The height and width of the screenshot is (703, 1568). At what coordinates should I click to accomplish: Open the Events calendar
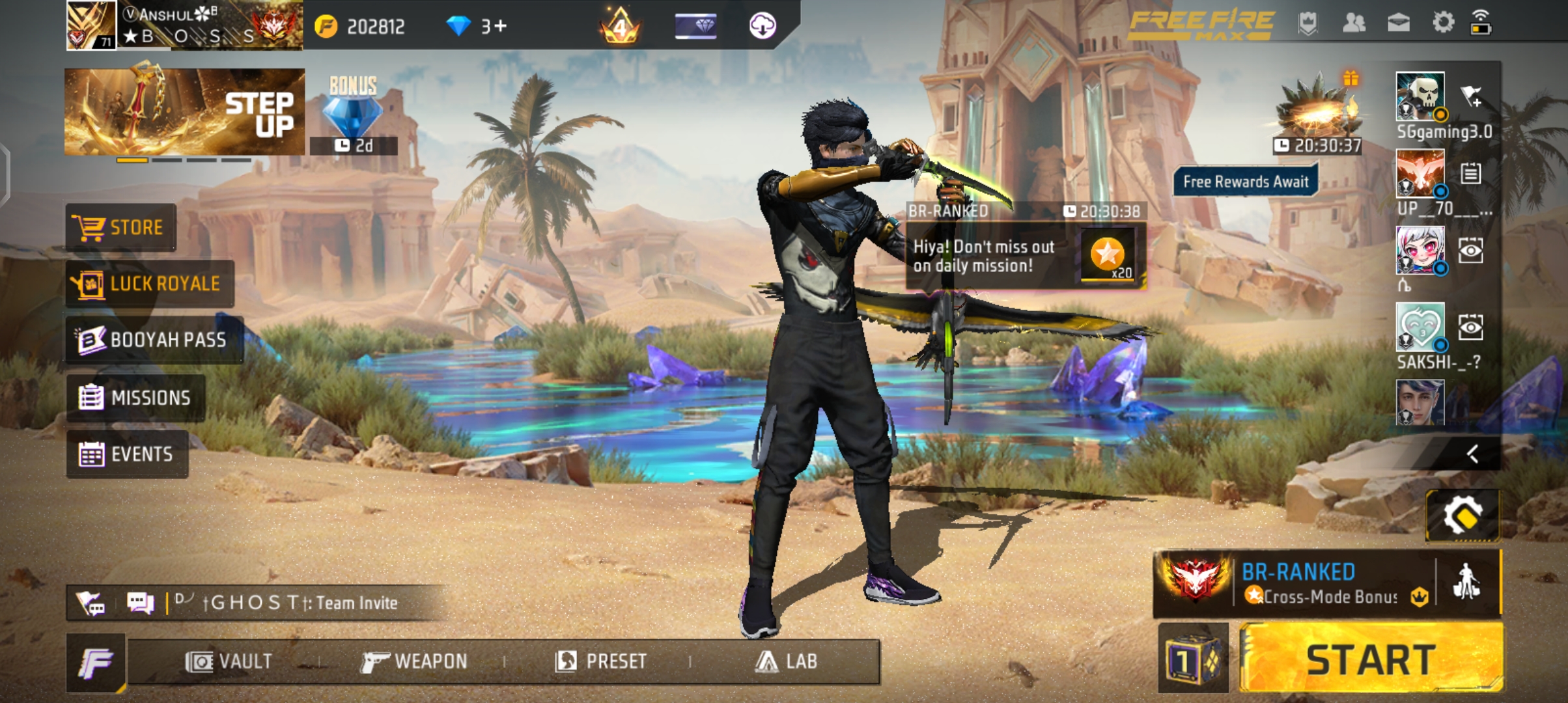[127, 454]
